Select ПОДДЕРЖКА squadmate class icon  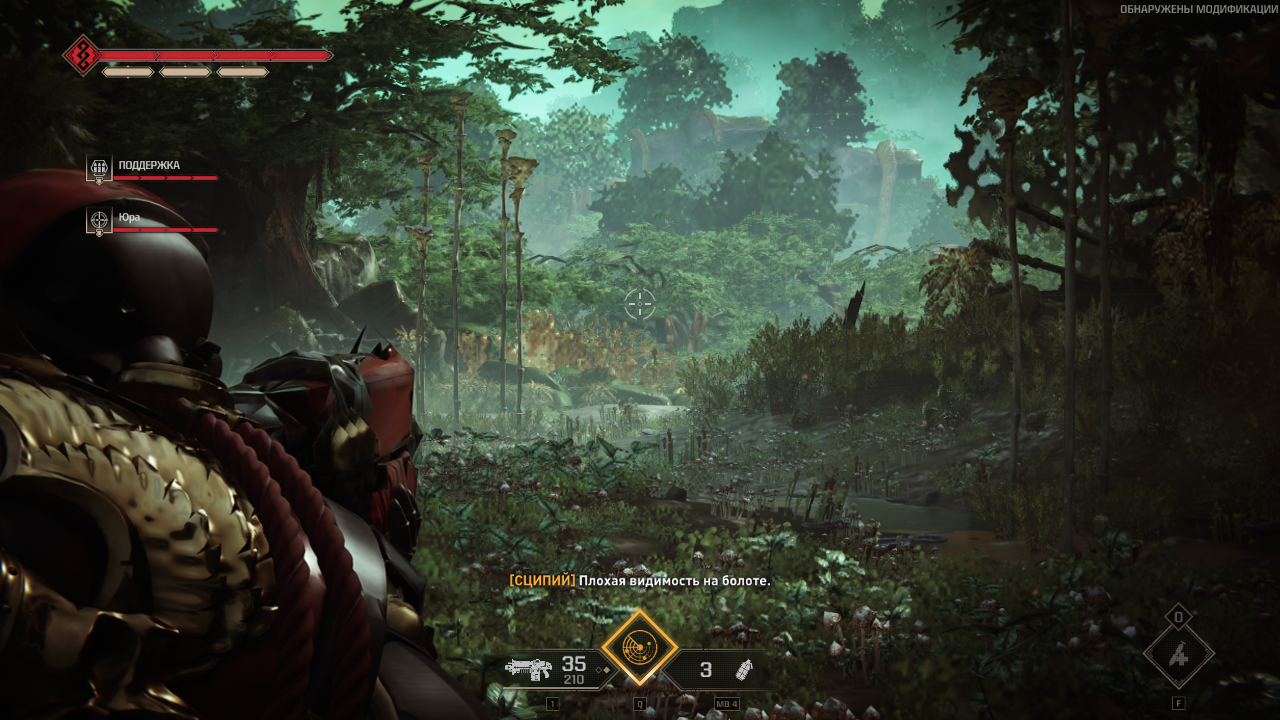[98, 169]
